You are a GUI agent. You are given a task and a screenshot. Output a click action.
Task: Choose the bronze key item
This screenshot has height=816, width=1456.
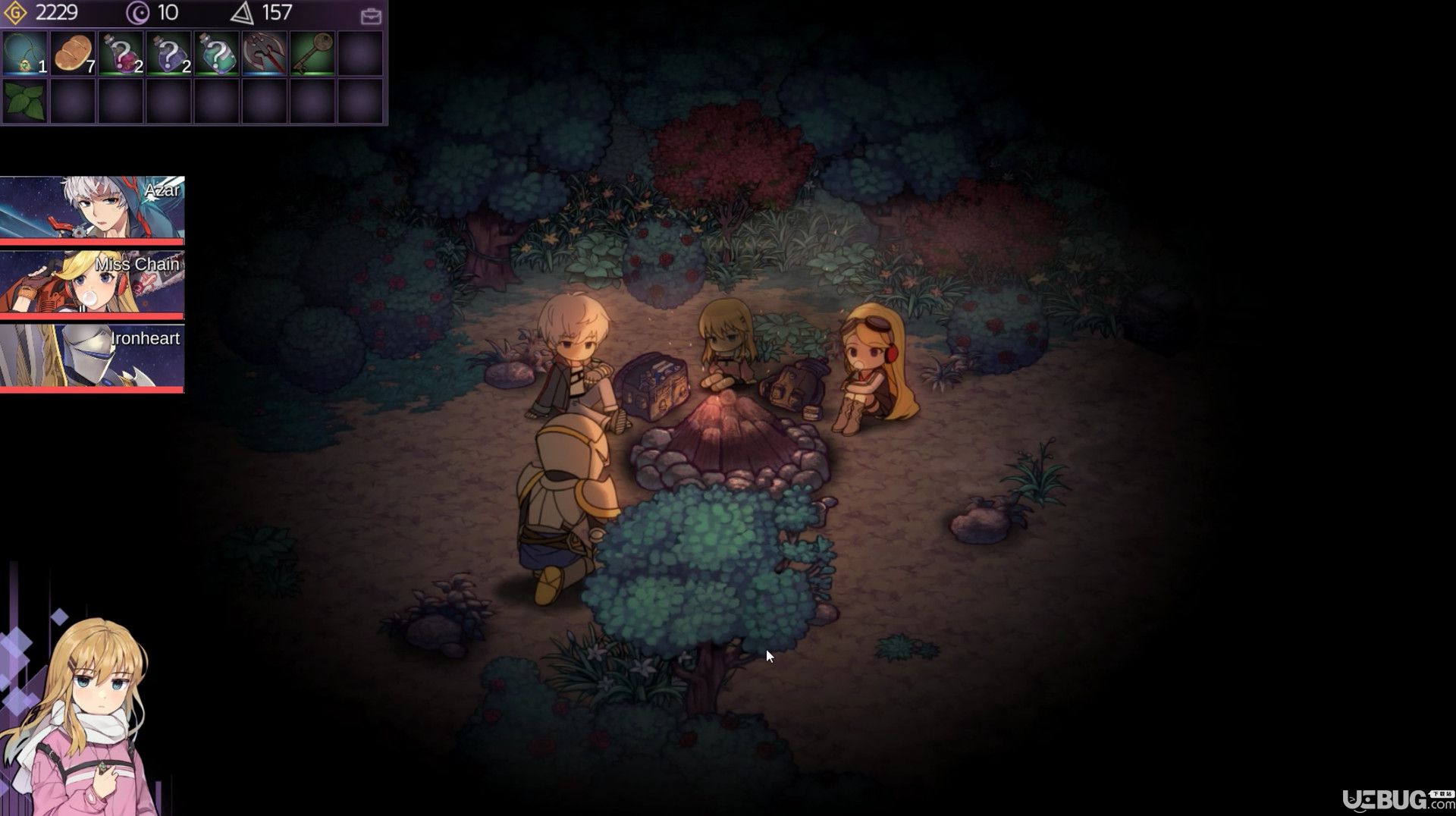click(x=312, y=53)
